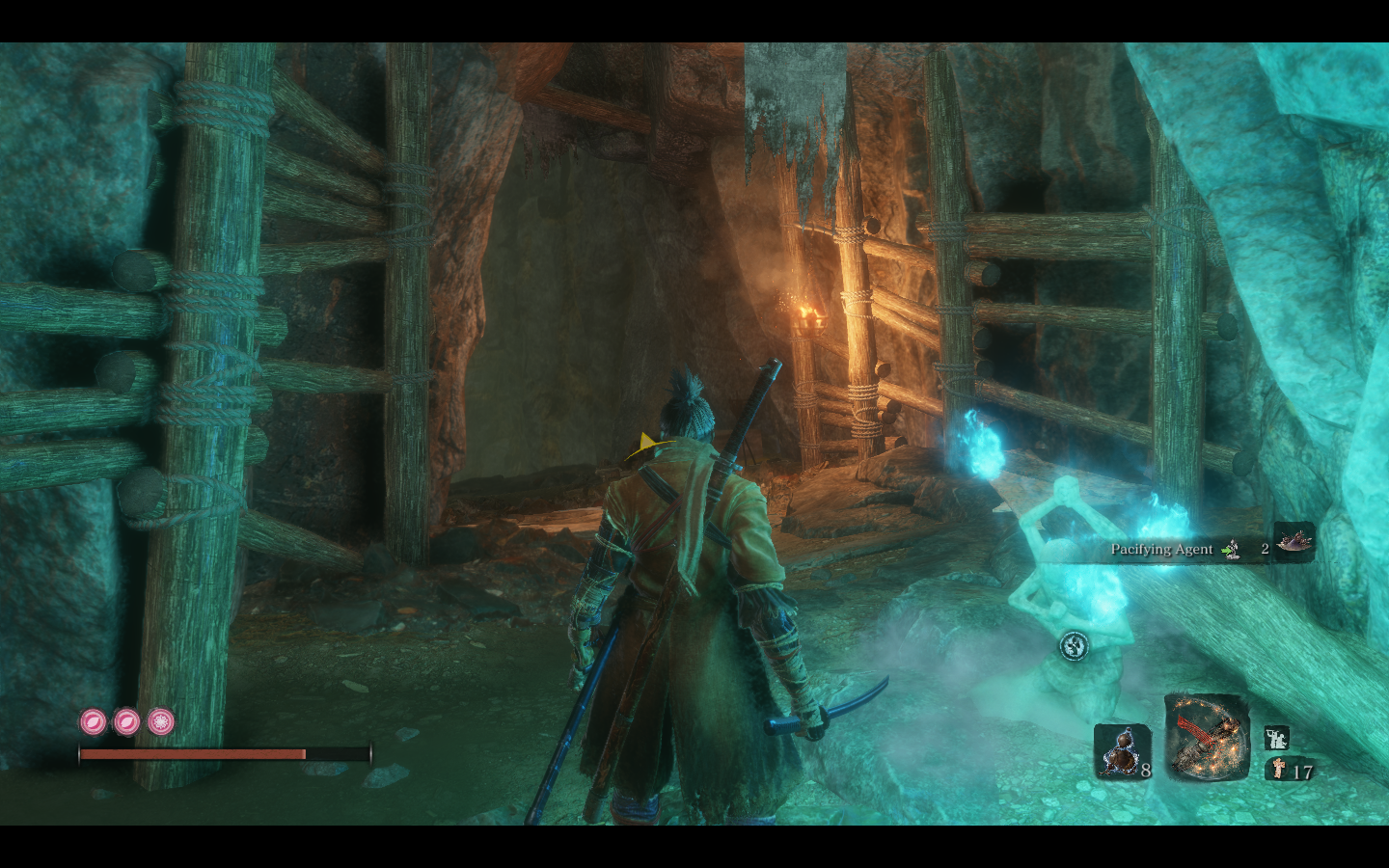Viewport: 1389px width, 868px height.
Task: Click the item pickup indicator icon above the emblem count
Action: pos(1275,740)
